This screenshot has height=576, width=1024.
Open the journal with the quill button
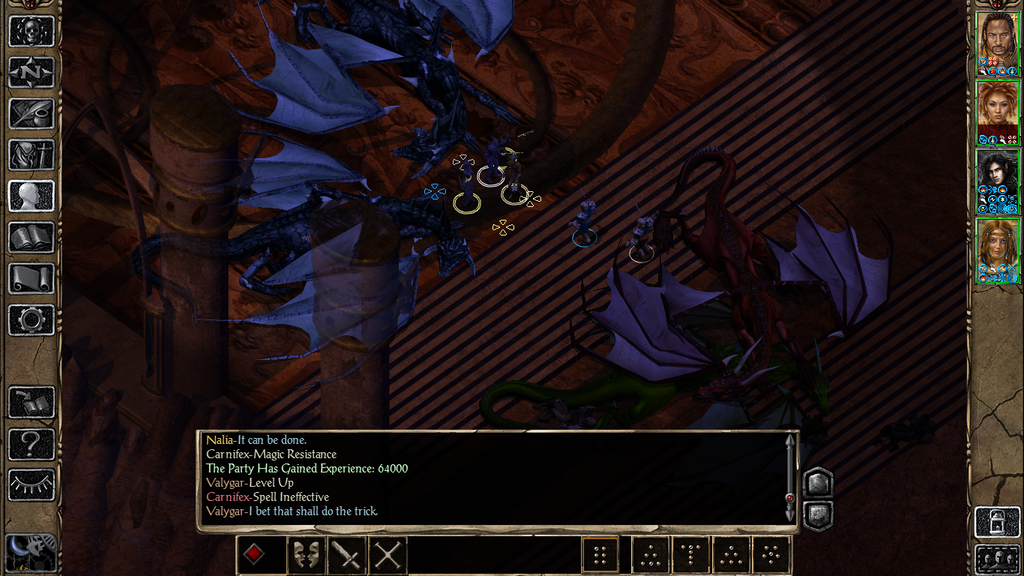tap(31, 113)
